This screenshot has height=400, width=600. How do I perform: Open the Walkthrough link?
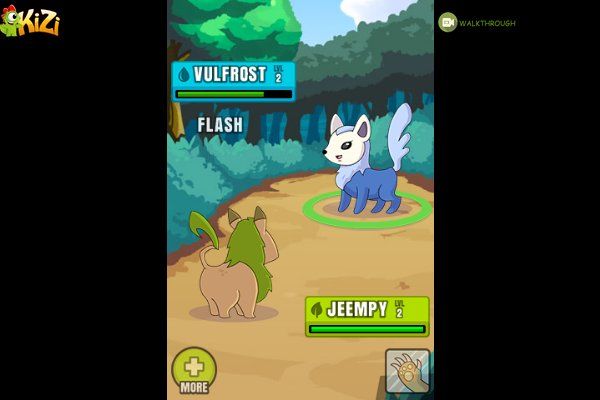[x=477, y=23]
